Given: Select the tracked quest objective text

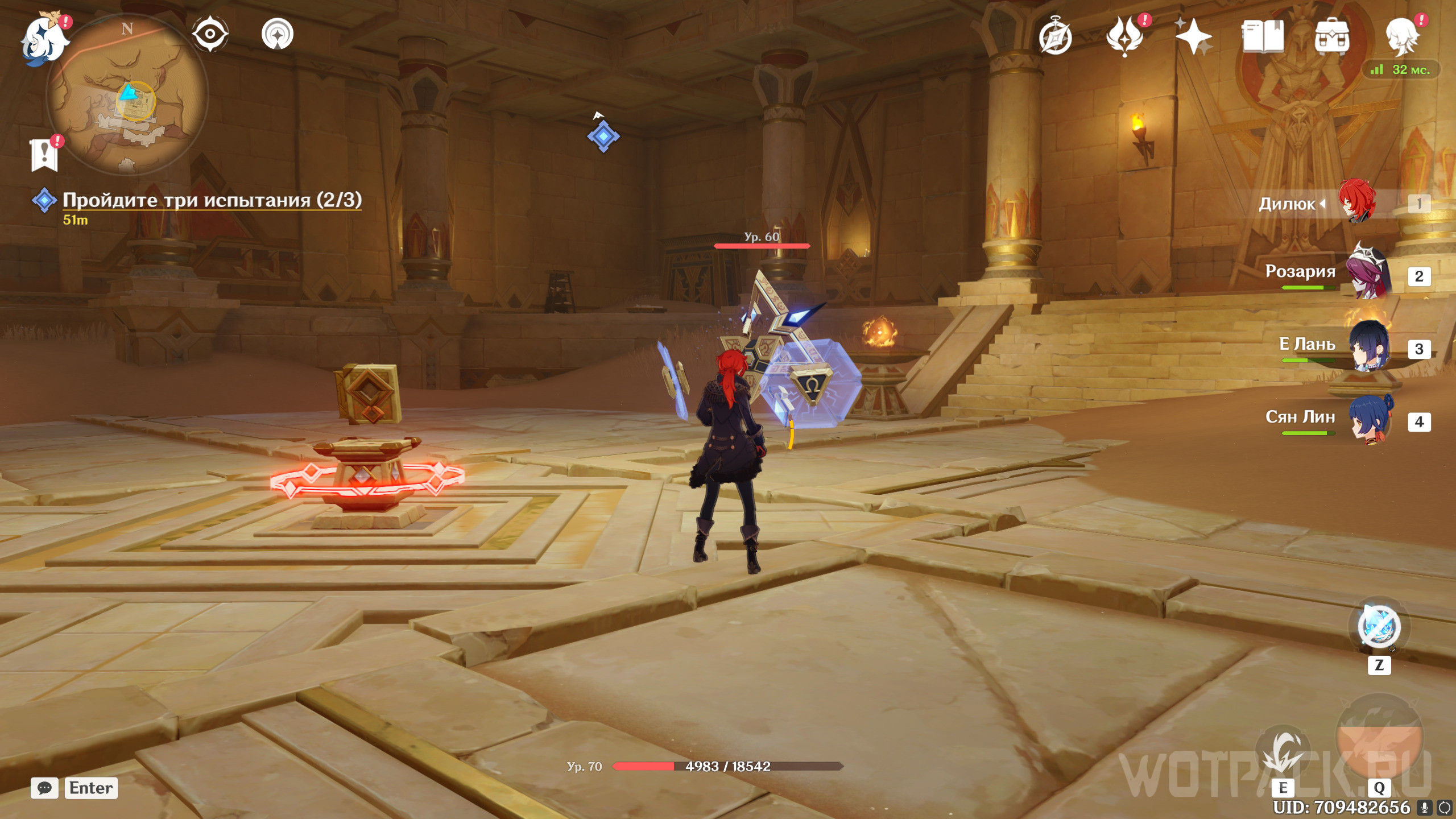Looking at the screenshot, I should tap(212, 200).
